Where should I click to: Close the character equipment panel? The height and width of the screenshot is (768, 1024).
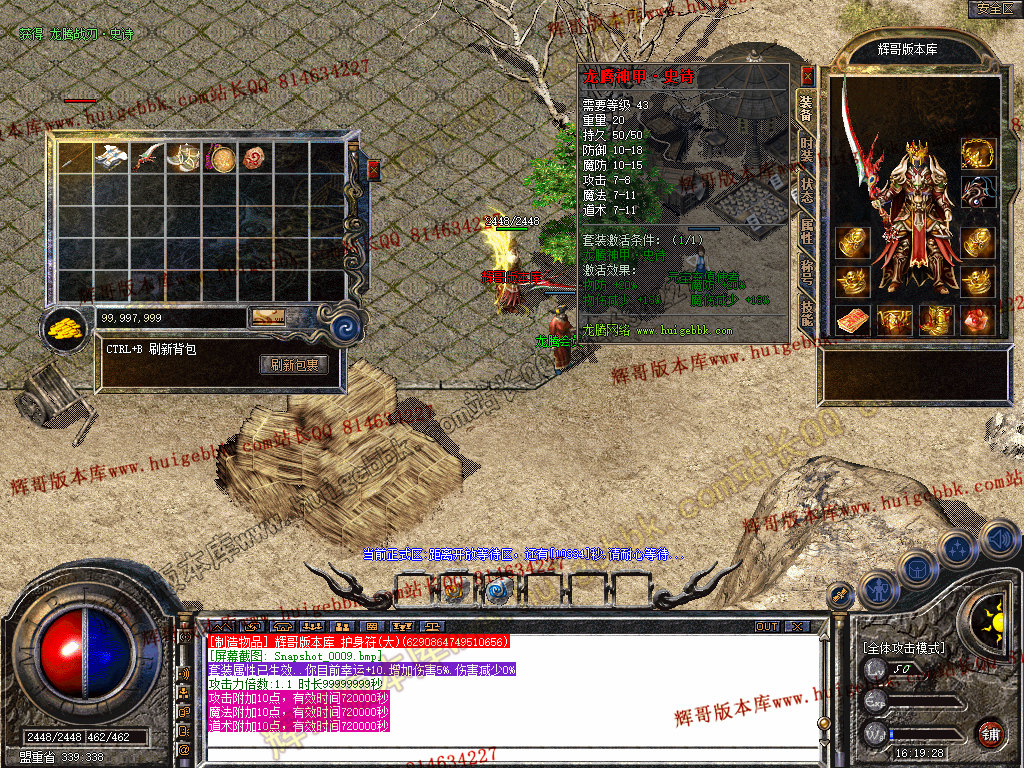click(x=808, y=75)
